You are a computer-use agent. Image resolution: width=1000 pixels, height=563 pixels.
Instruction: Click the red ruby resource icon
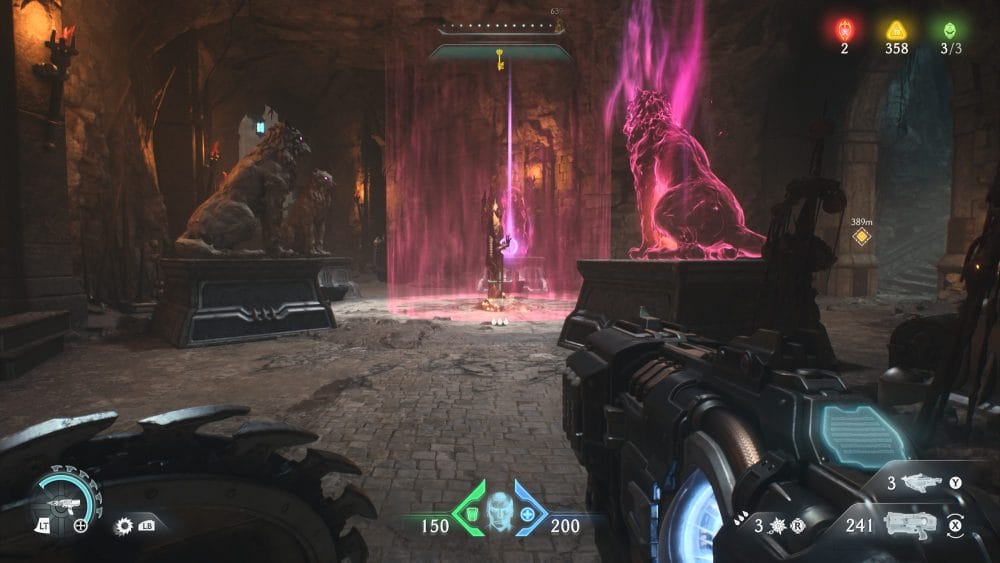coord(844,29)
